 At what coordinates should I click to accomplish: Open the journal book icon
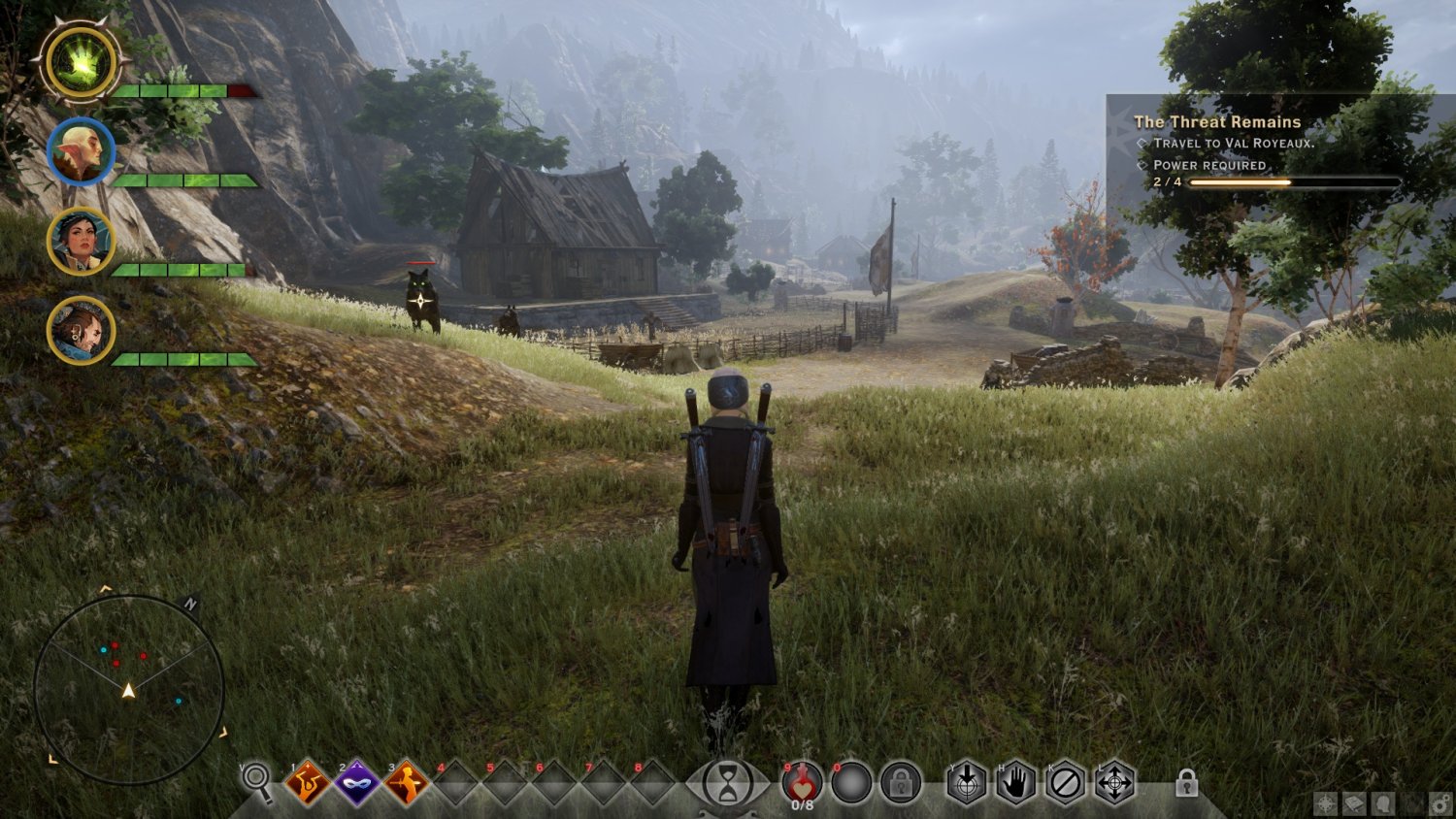click(1354, 803)
